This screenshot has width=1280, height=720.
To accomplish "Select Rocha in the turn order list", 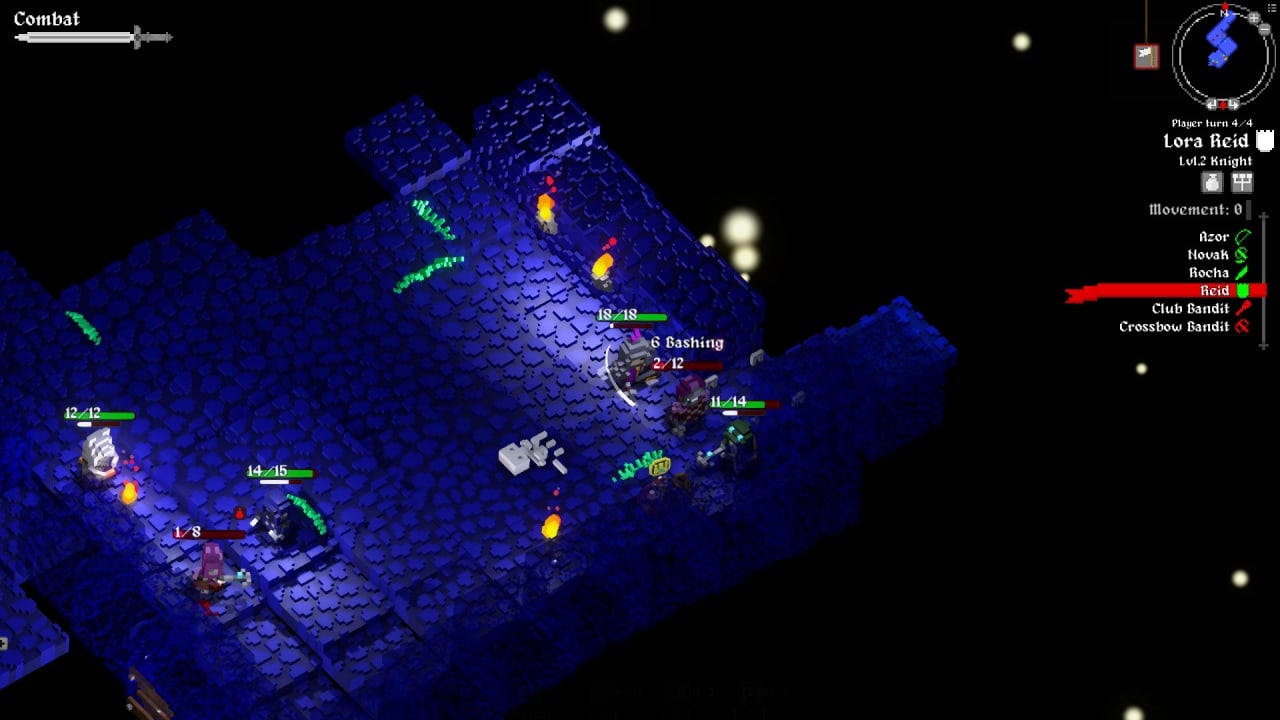I will [x=1209, y=273].
